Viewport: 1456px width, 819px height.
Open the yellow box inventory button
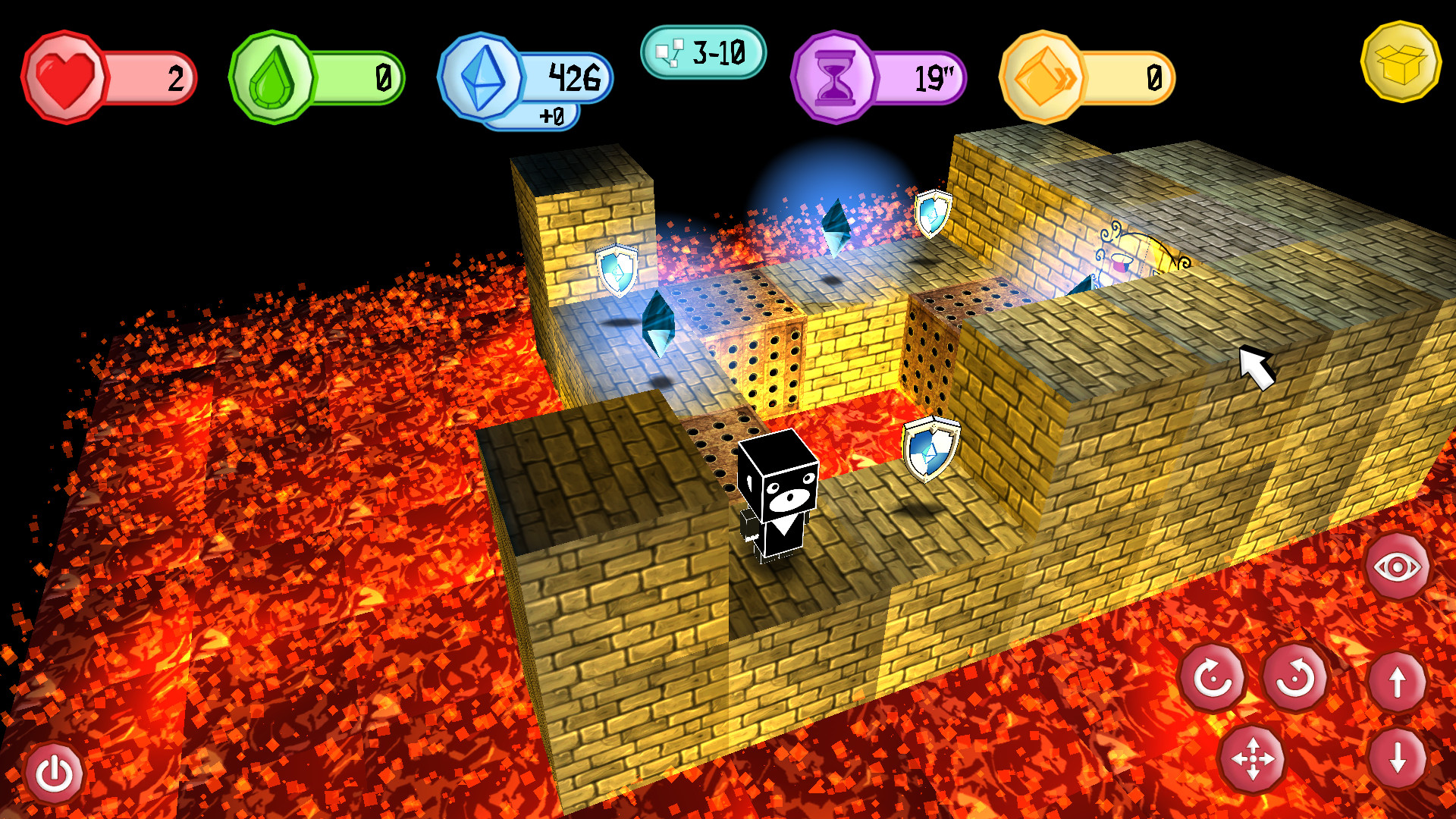coord(1400,62)
